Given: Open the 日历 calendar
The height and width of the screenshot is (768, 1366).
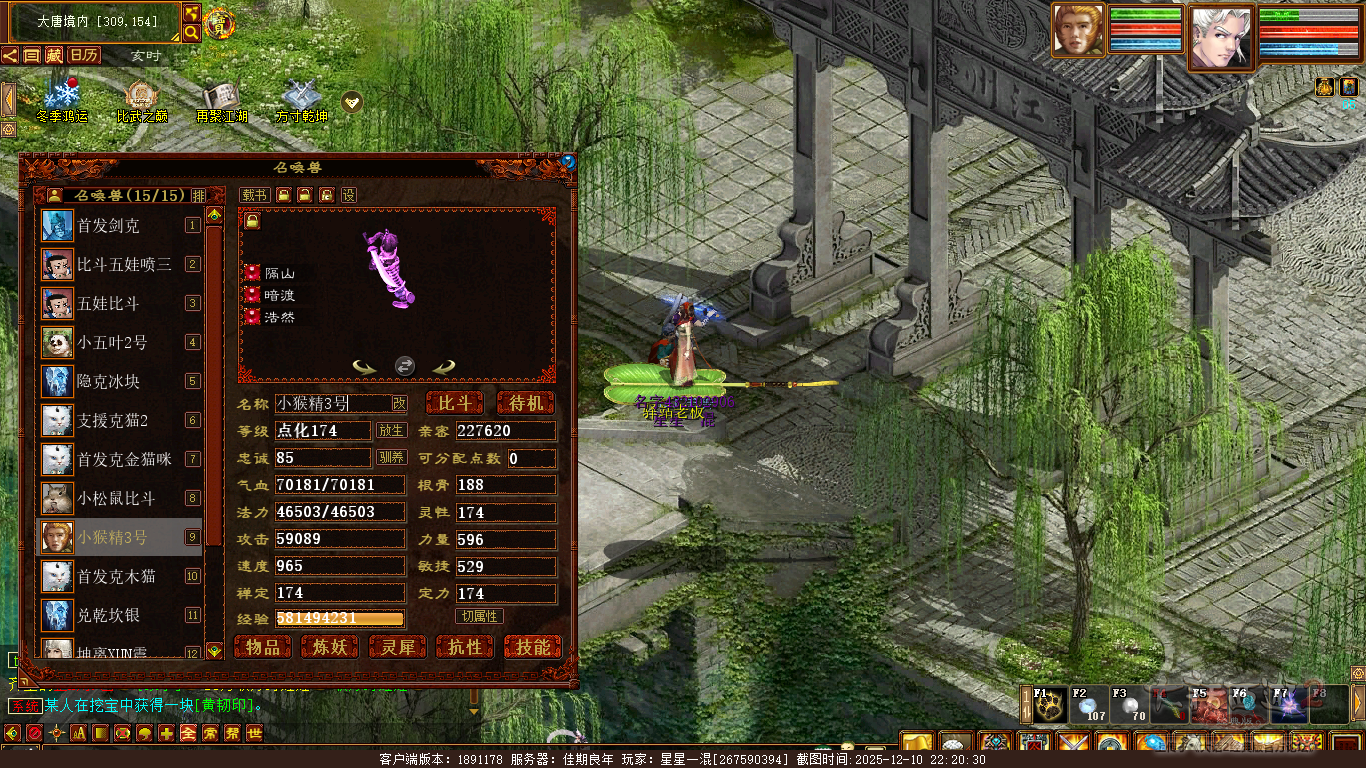Looking at the screenshot, I should click(84, 55).
